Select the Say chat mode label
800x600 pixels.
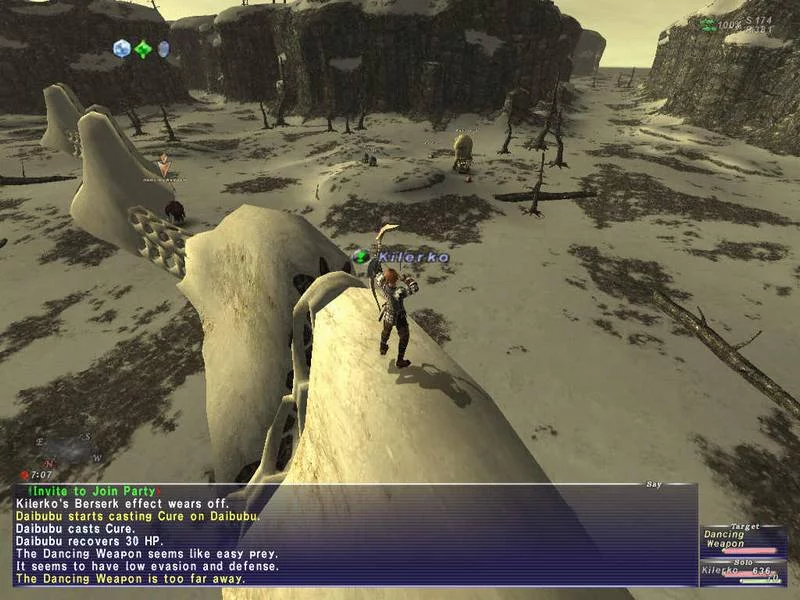tap(654, 485)
